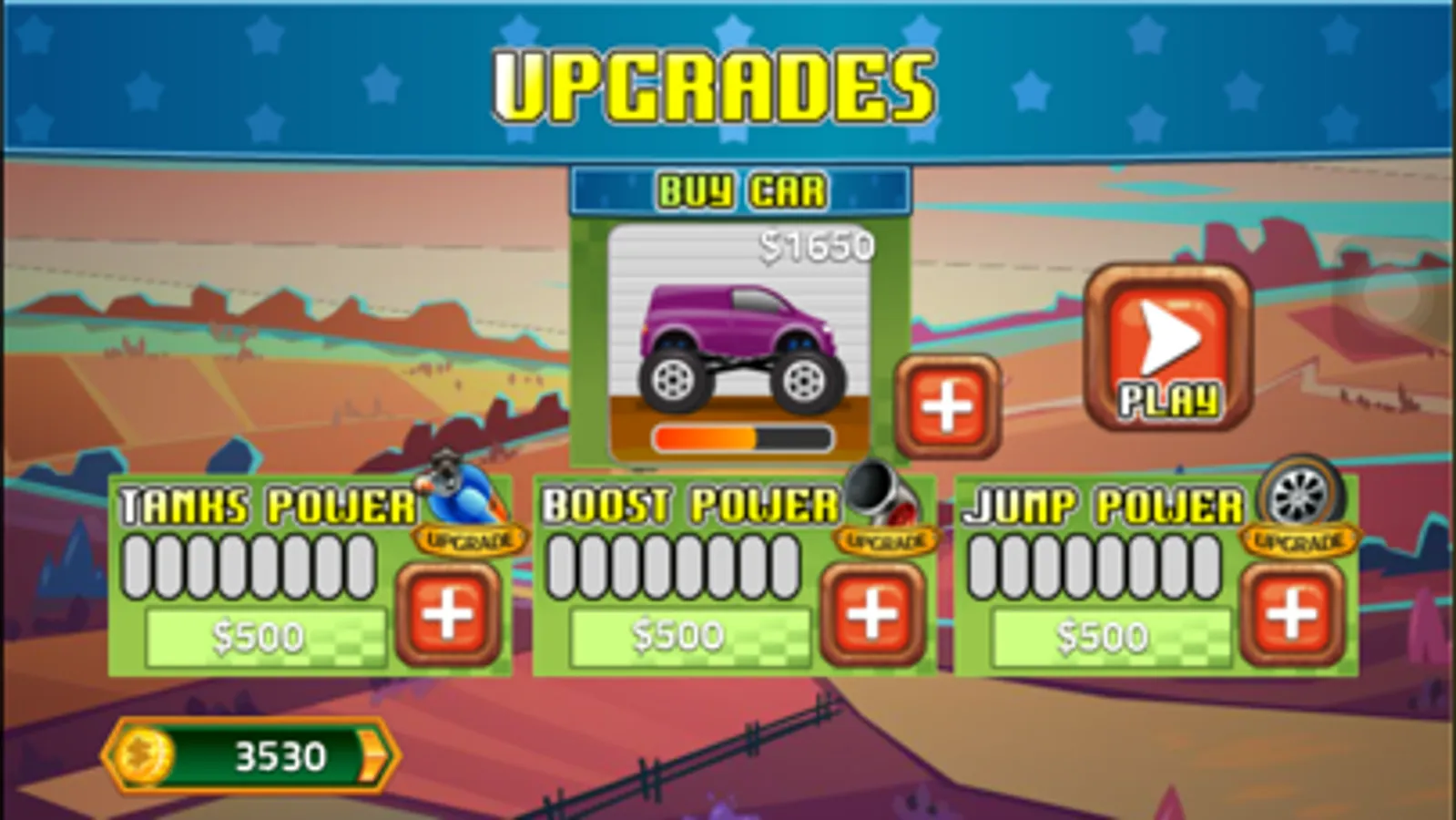The height and width of the screenshot is (820, 1456).
Task: Click the $500 price under Boost Power
Action: 678,635
